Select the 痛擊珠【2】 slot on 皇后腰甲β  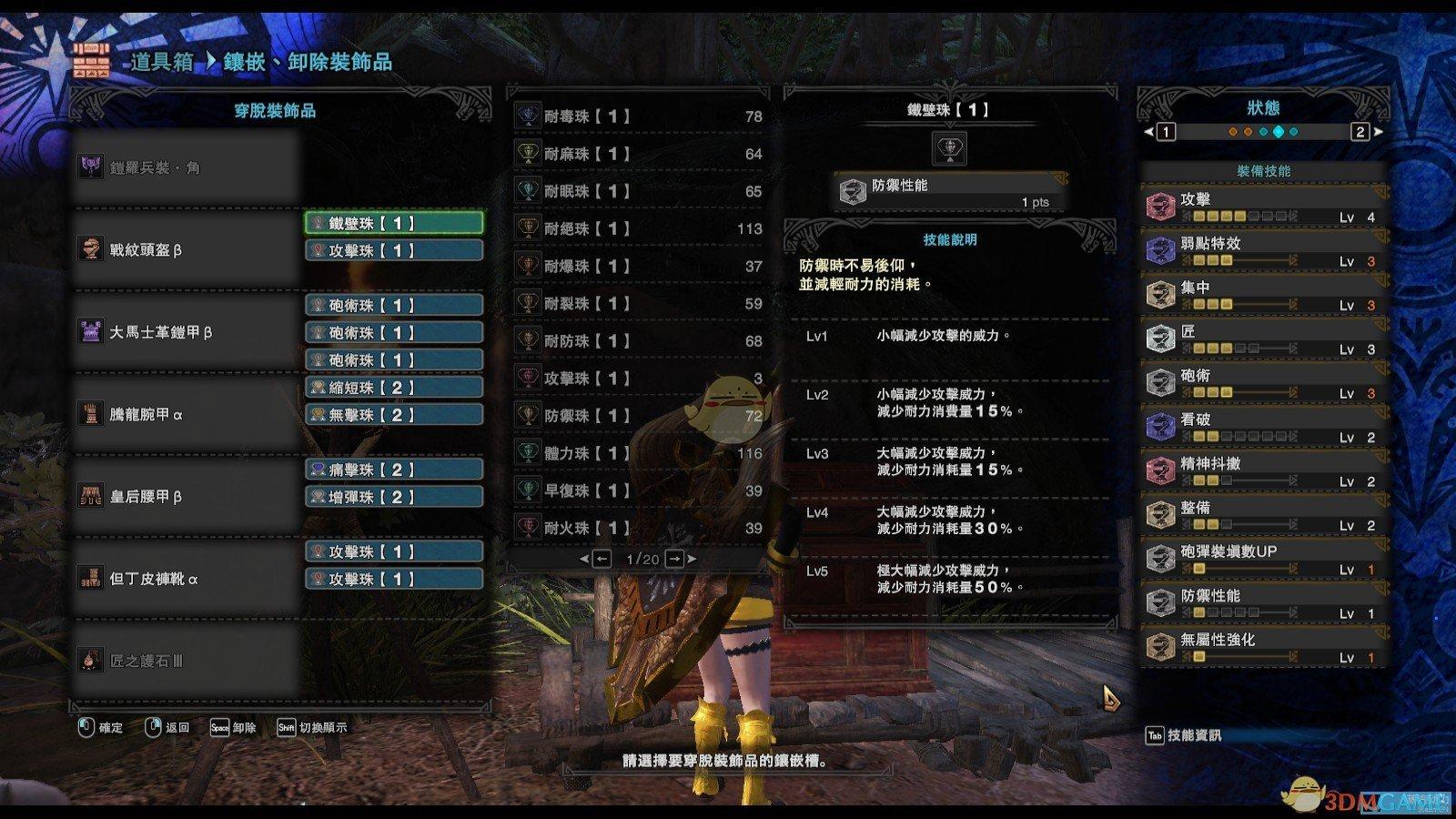[393, 470]
